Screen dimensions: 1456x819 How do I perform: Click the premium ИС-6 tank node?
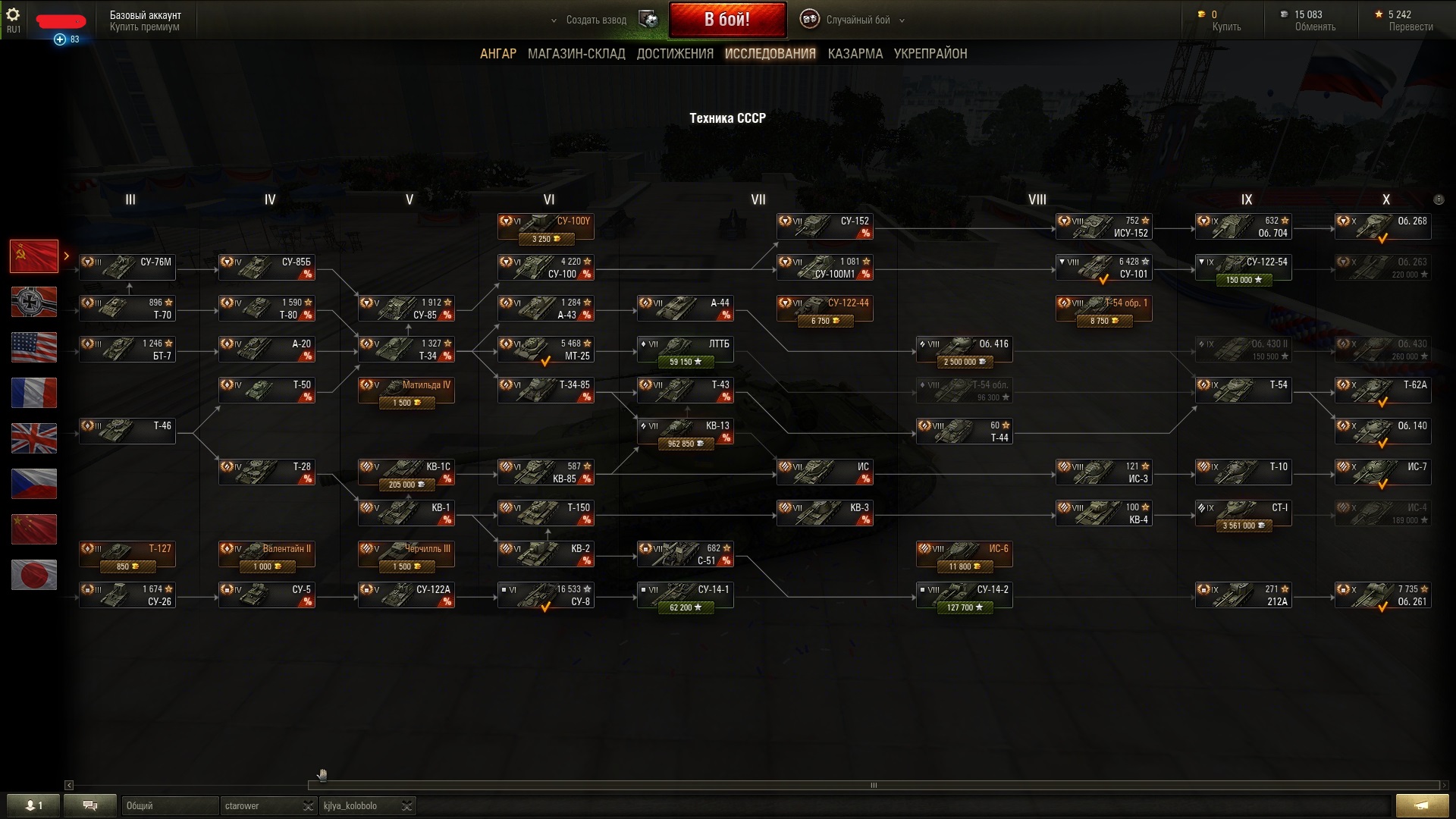point(964,554)
